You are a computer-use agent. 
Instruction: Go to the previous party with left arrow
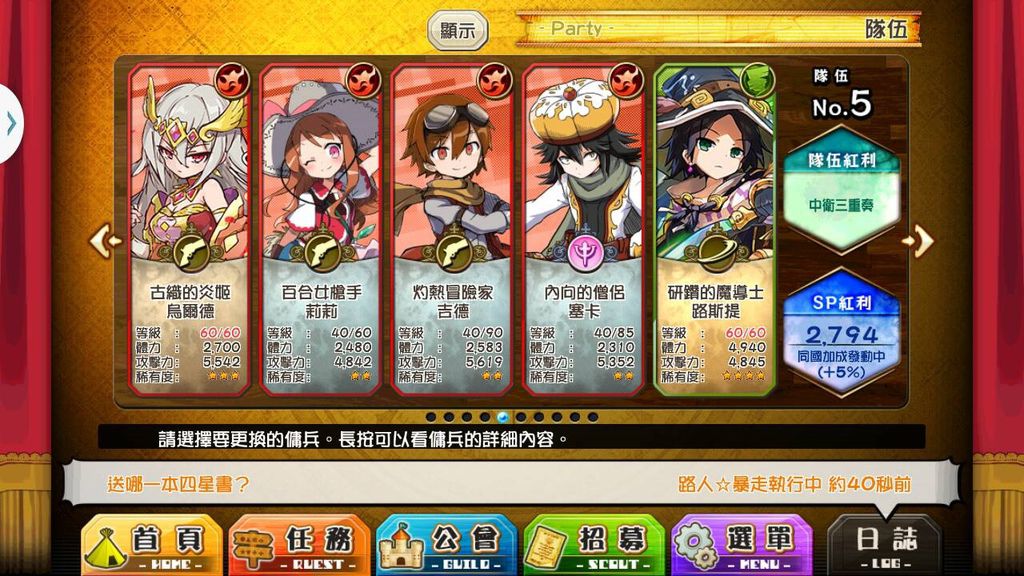tap(105, 240)
